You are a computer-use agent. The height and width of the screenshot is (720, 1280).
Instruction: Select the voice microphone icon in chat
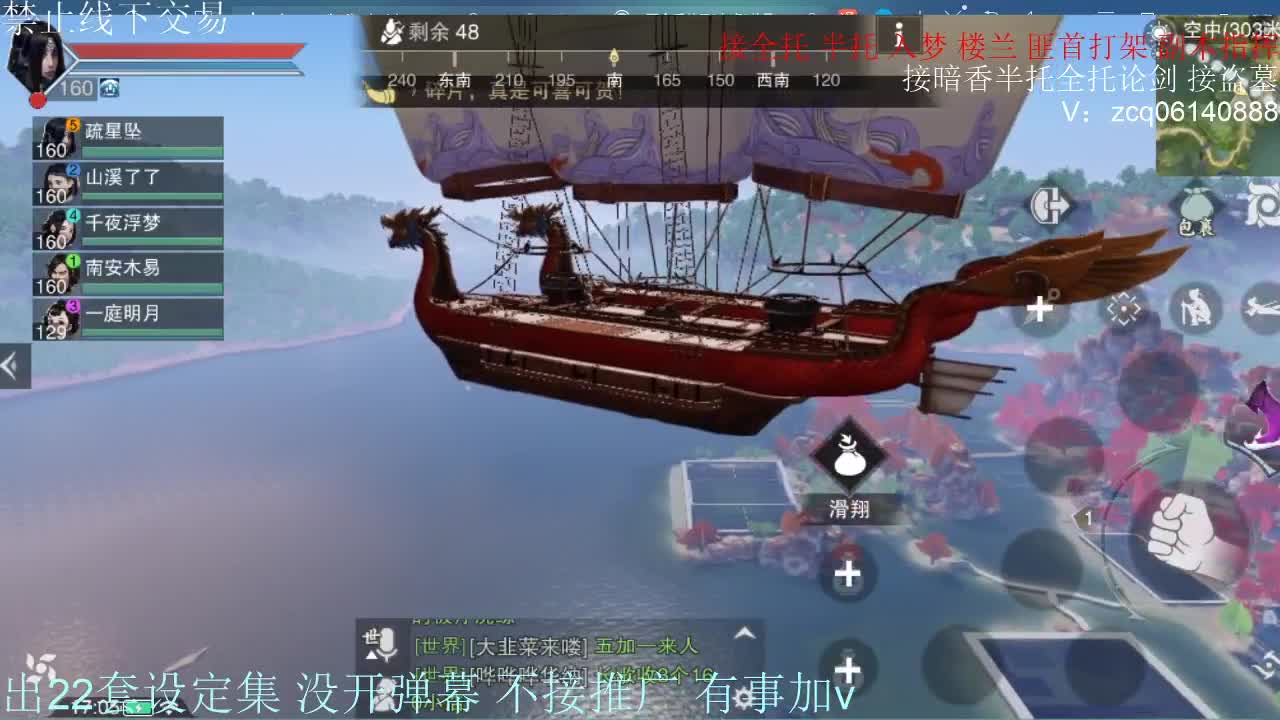(x=388, y=646)
